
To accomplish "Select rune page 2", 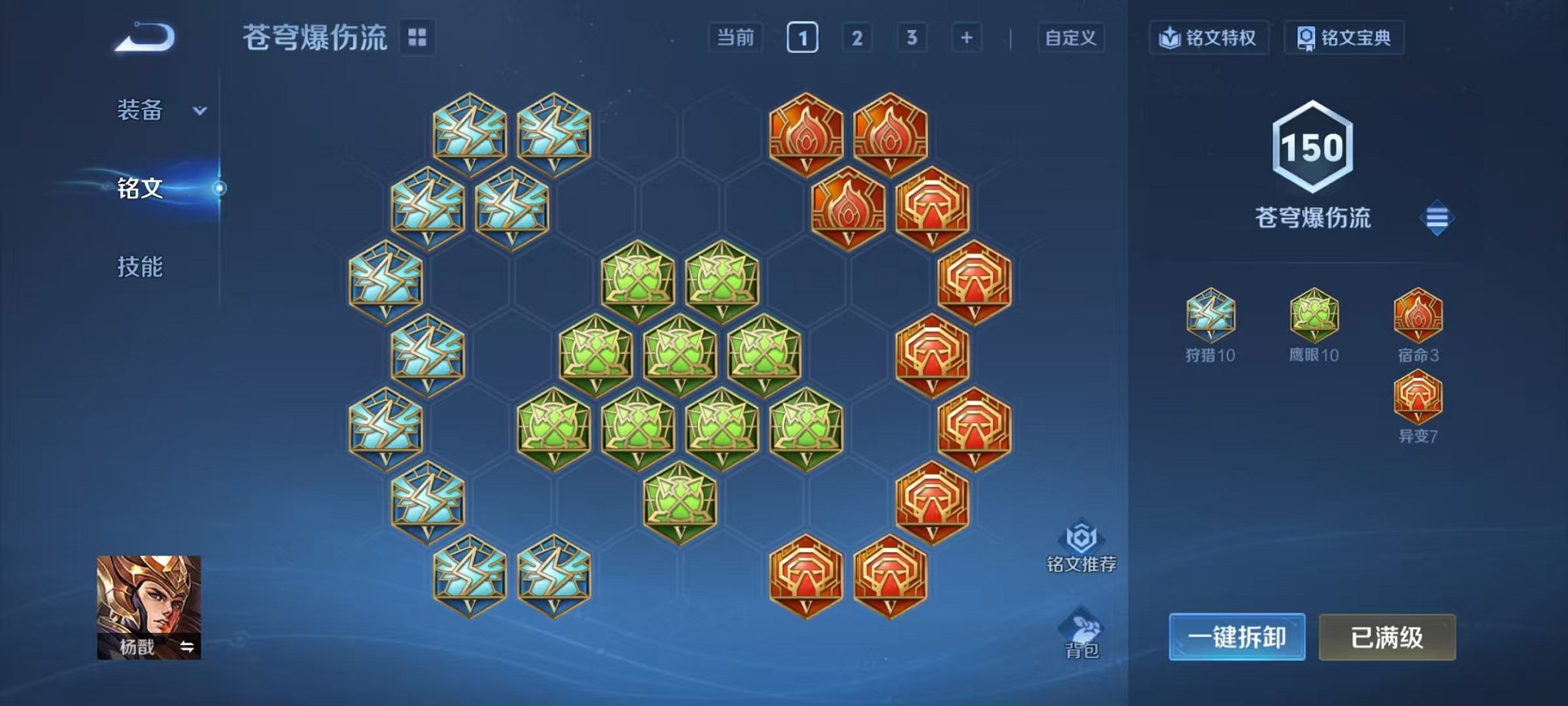I will (x=858, y=35).
